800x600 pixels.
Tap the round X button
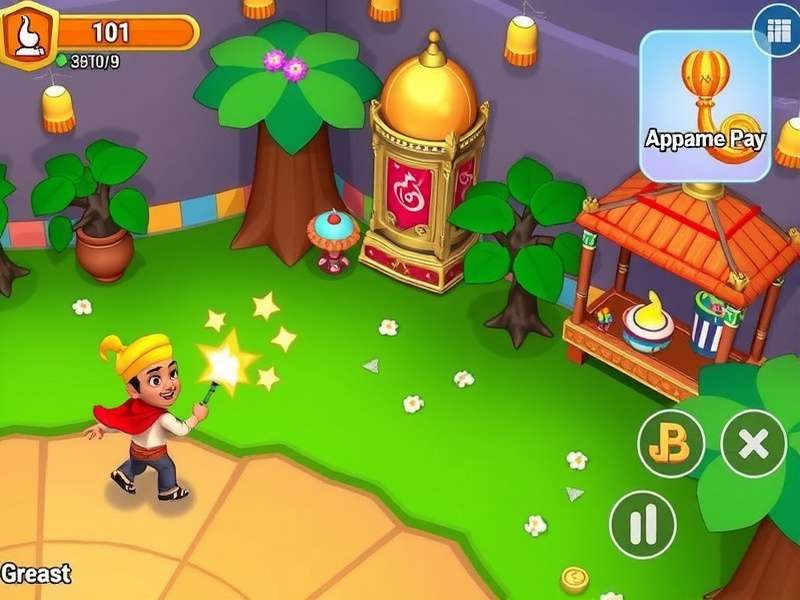753,443
